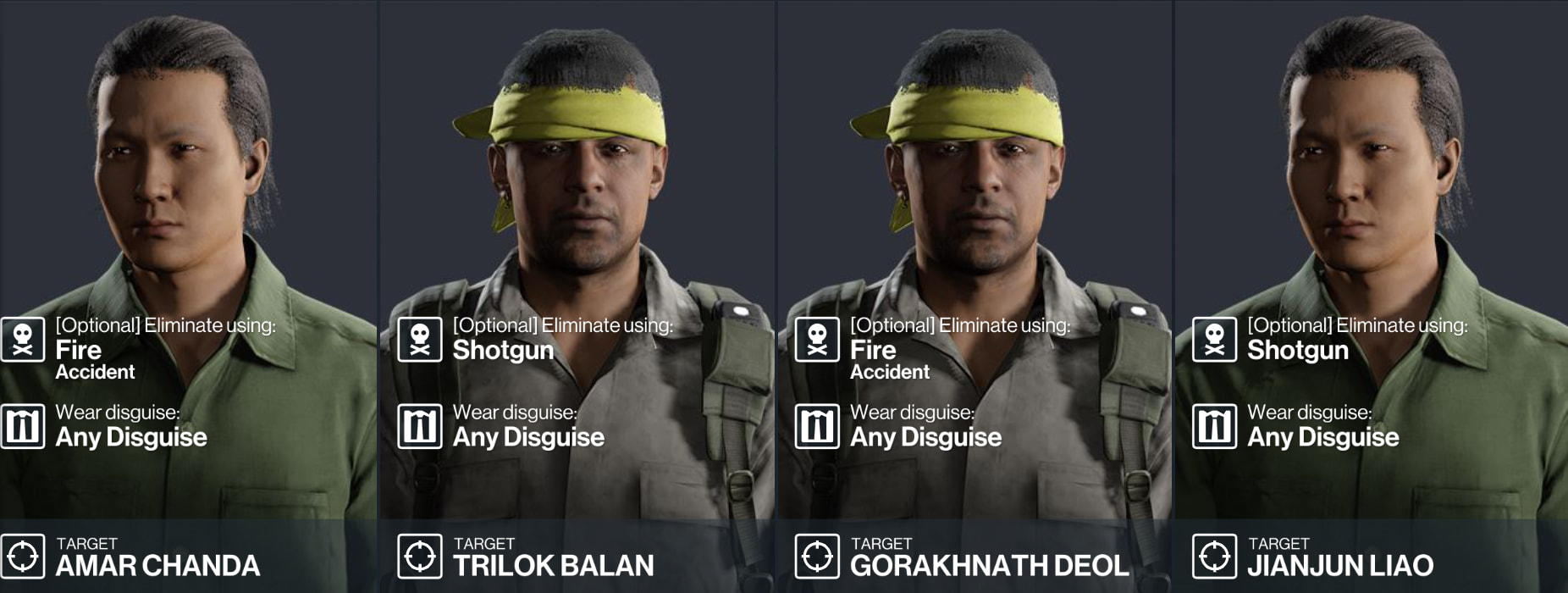Open Gorakhnath Deol's Any Disguise suit icon
1568x593 pixels.
(x=817, y=426)
